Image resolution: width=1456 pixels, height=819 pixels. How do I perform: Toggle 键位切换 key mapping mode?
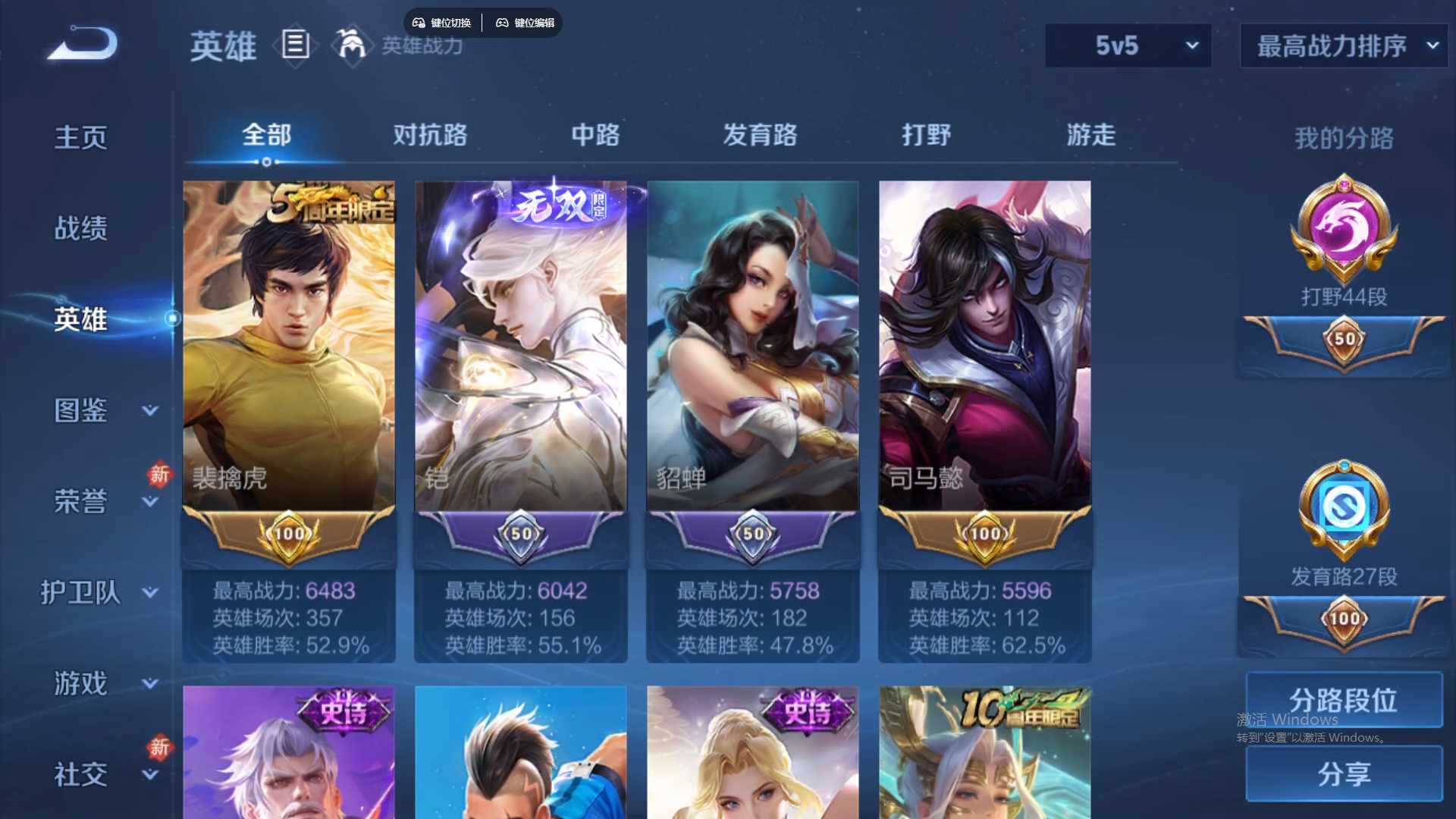point(443,23)
